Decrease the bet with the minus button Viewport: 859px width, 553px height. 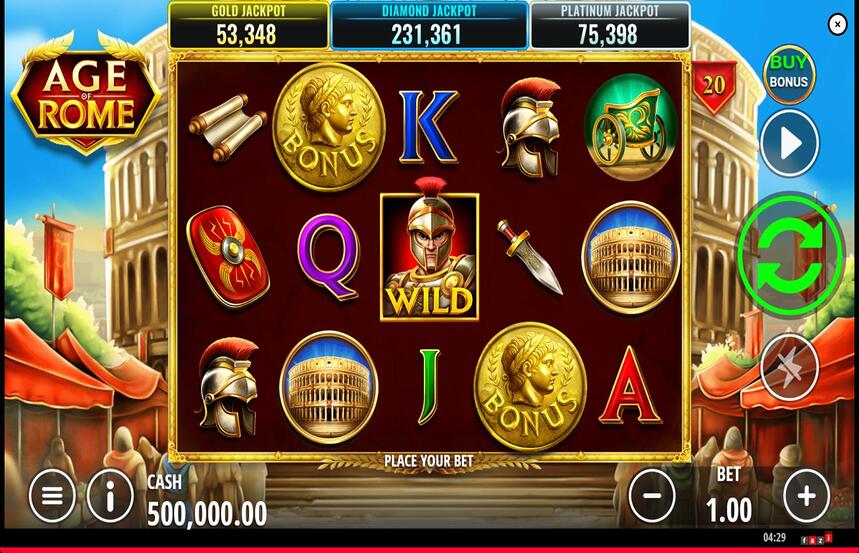pyautogui.click(x=652, y=495)
